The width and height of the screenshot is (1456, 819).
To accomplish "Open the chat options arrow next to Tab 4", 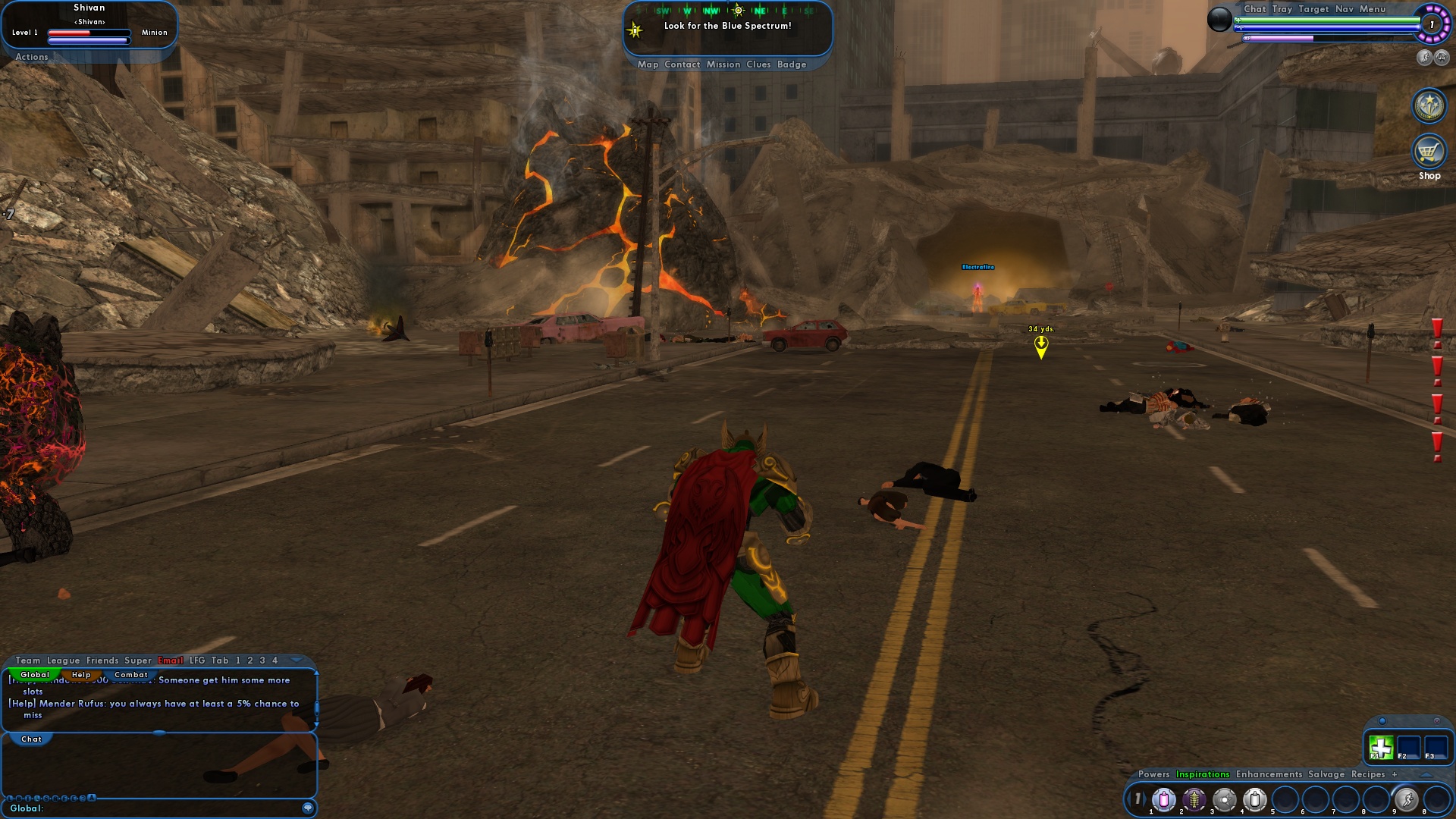I will click(296, 660).
